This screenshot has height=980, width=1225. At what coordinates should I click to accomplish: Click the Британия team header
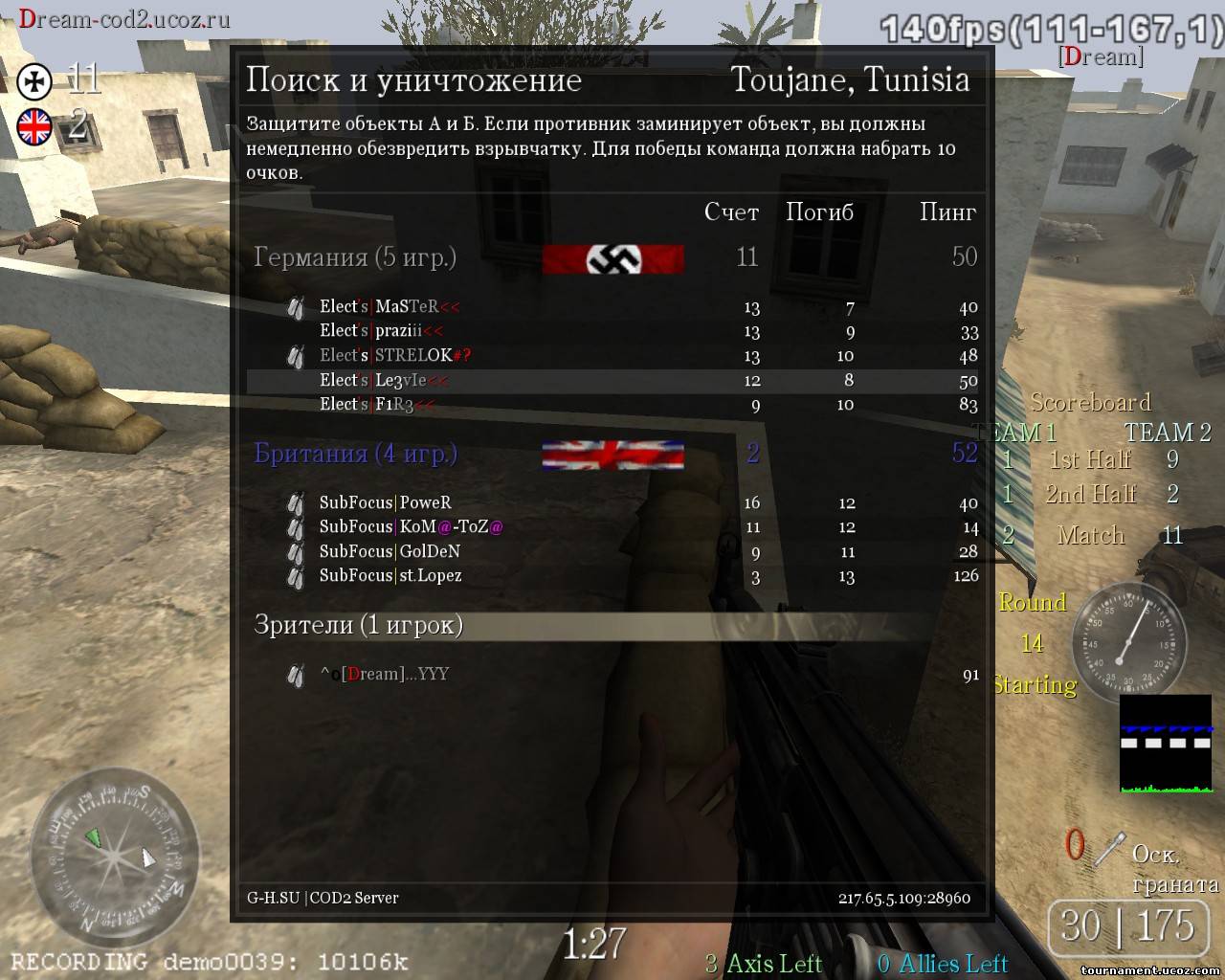coord(355,453)
